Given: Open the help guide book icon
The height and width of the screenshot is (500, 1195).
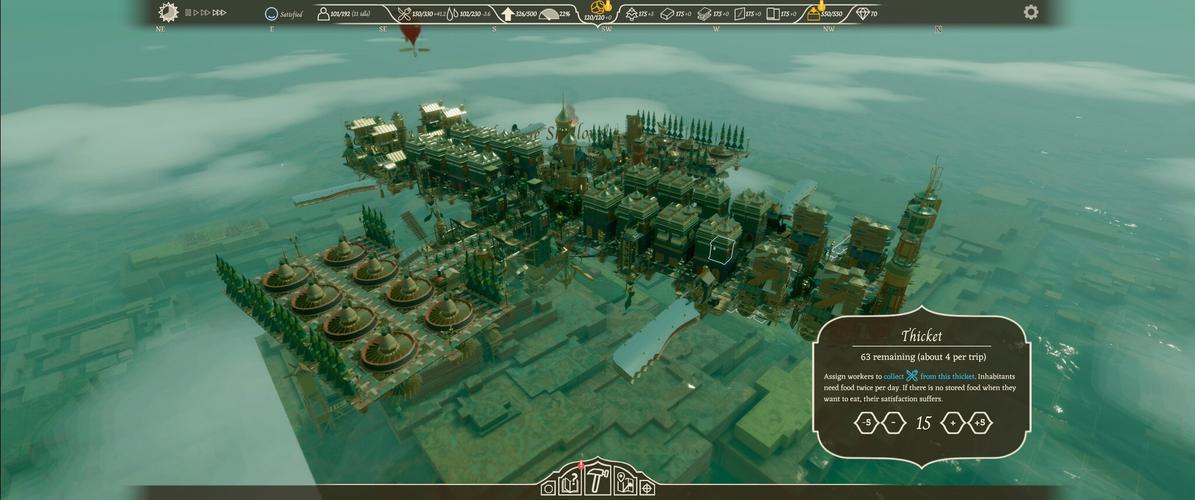Looking at the screenshot, I should pos(570,484).
